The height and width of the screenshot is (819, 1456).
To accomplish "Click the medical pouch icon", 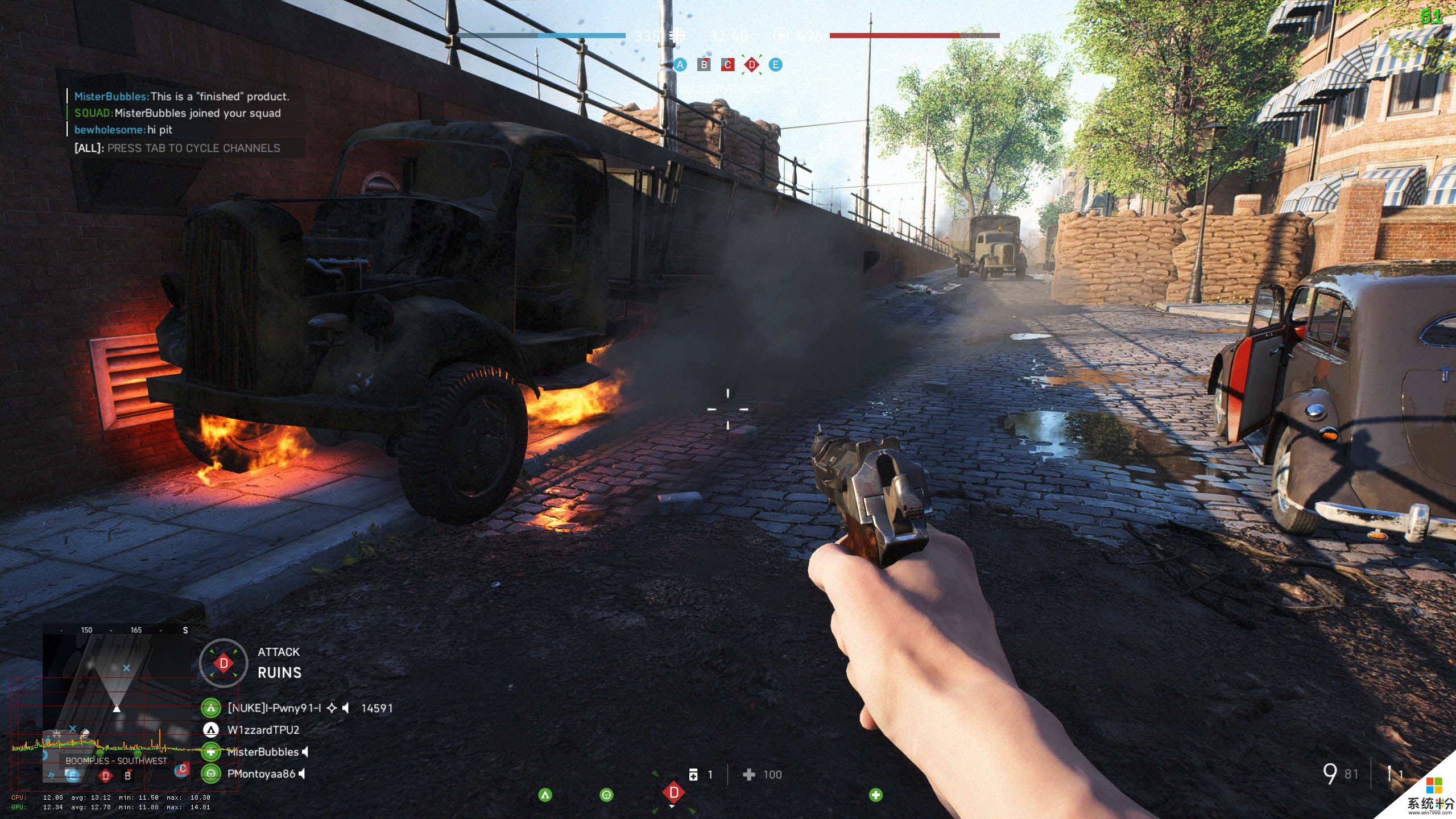I will point(693,775).
